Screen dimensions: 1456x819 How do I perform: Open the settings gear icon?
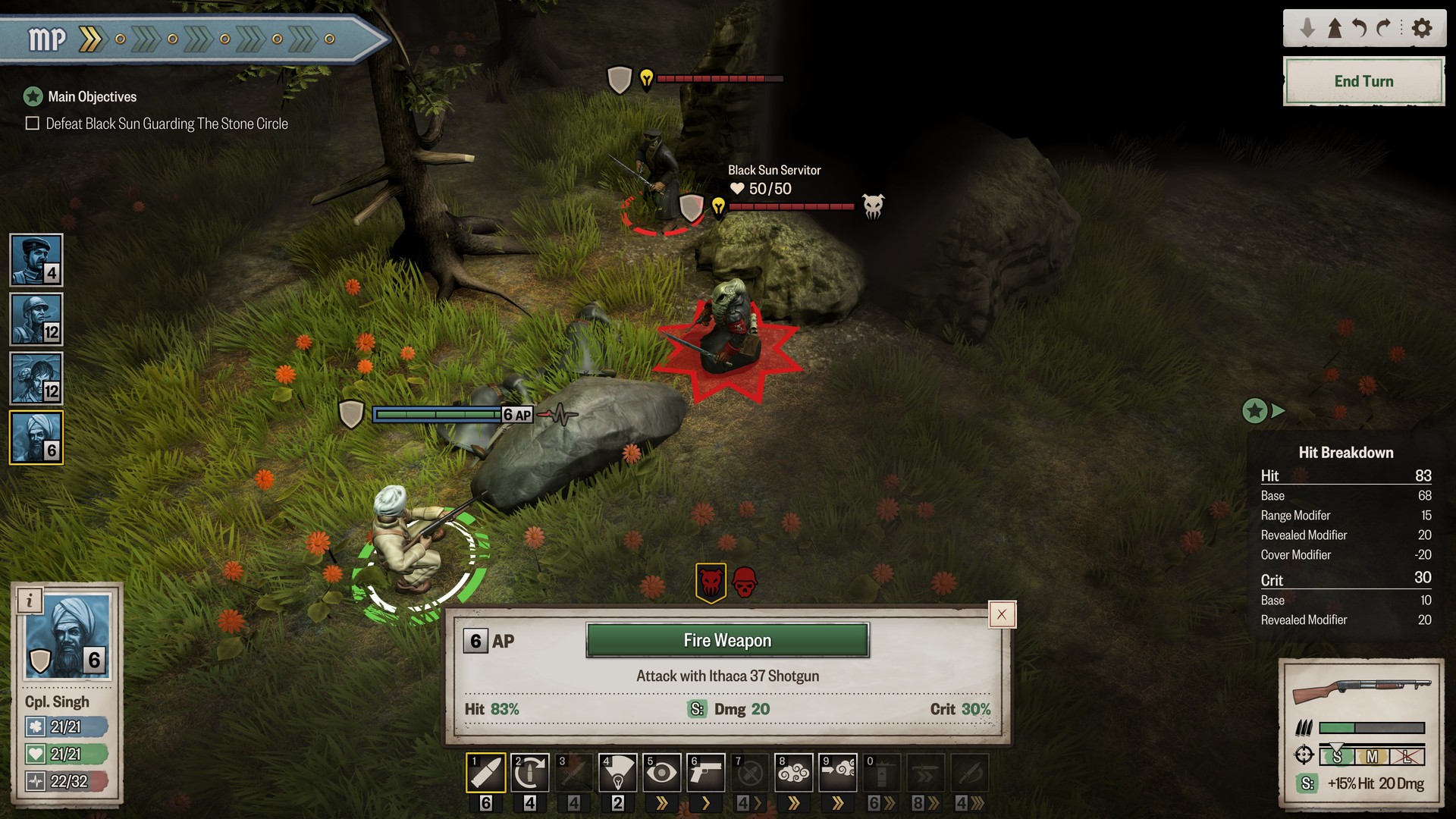coord(1423,27)
